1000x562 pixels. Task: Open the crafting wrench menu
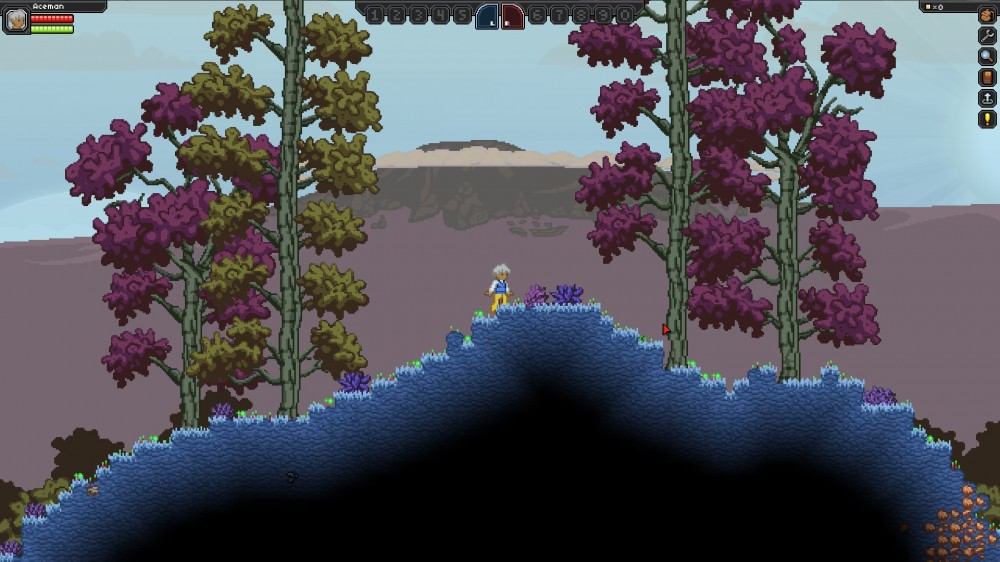[986, 35]
